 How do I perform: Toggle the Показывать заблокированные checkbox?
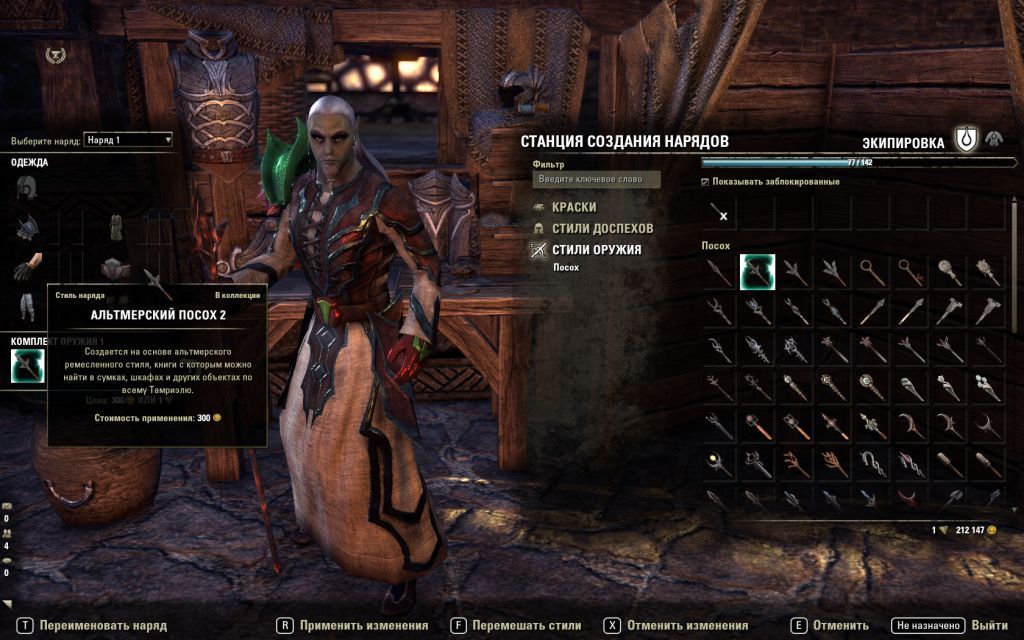(x=705, y=182)
